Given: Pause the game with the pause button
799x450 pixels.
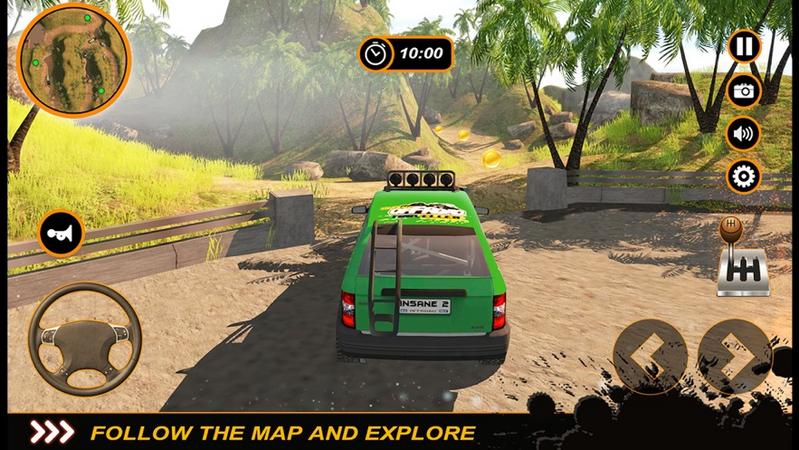Looking at the screenshot, I should [743, 46].
